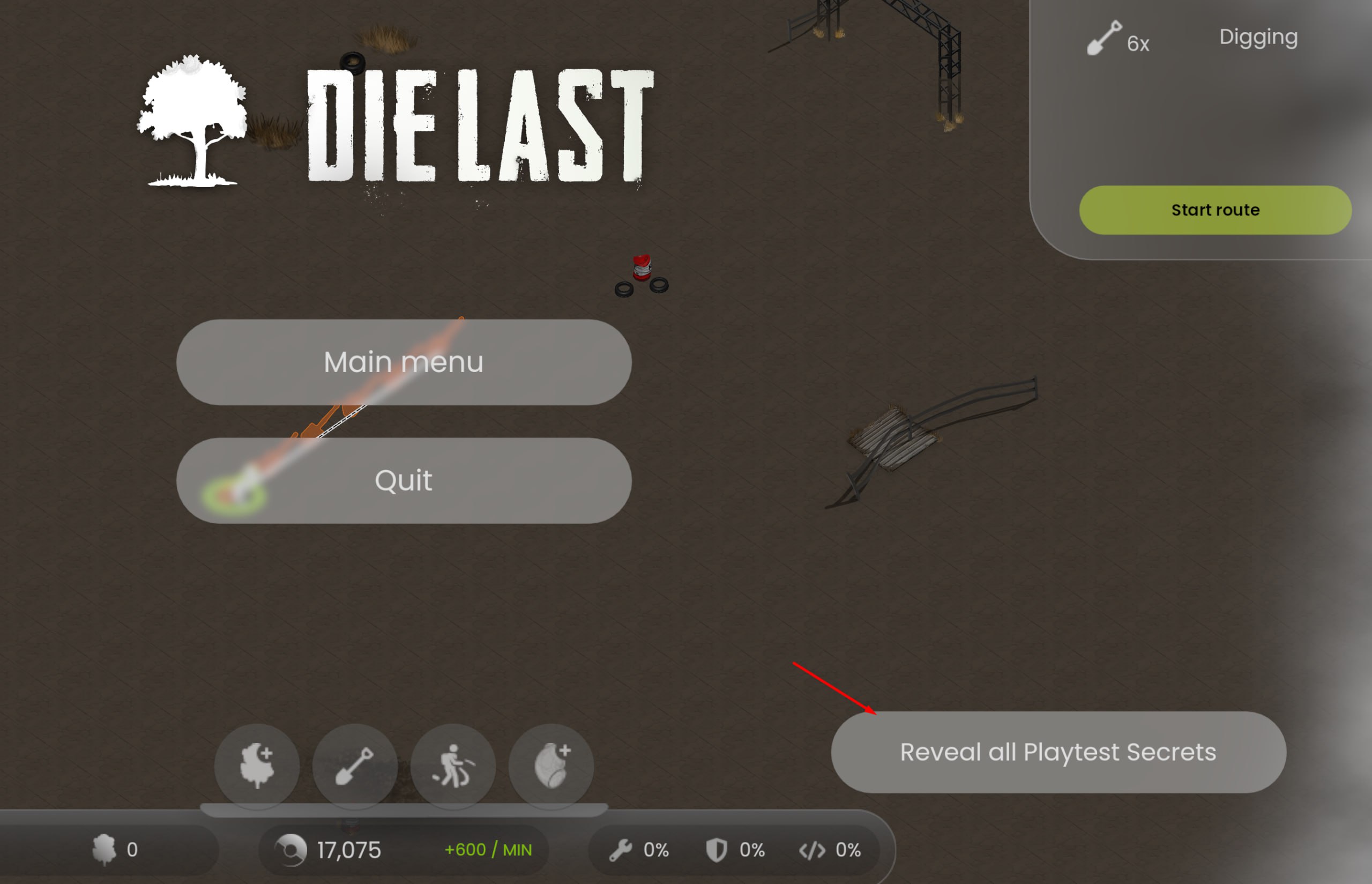Quit the game

(404, 480)
